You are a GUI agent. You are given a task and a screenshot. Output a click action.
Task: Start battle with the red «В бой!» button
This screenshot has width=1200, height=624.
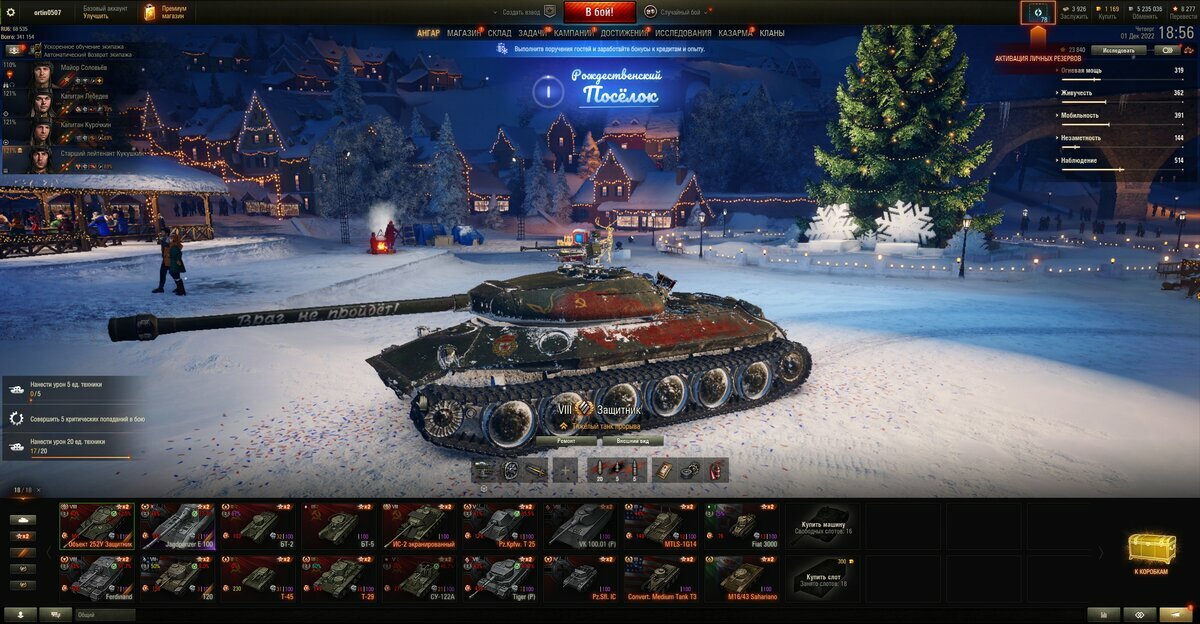[x=600, y=12]
